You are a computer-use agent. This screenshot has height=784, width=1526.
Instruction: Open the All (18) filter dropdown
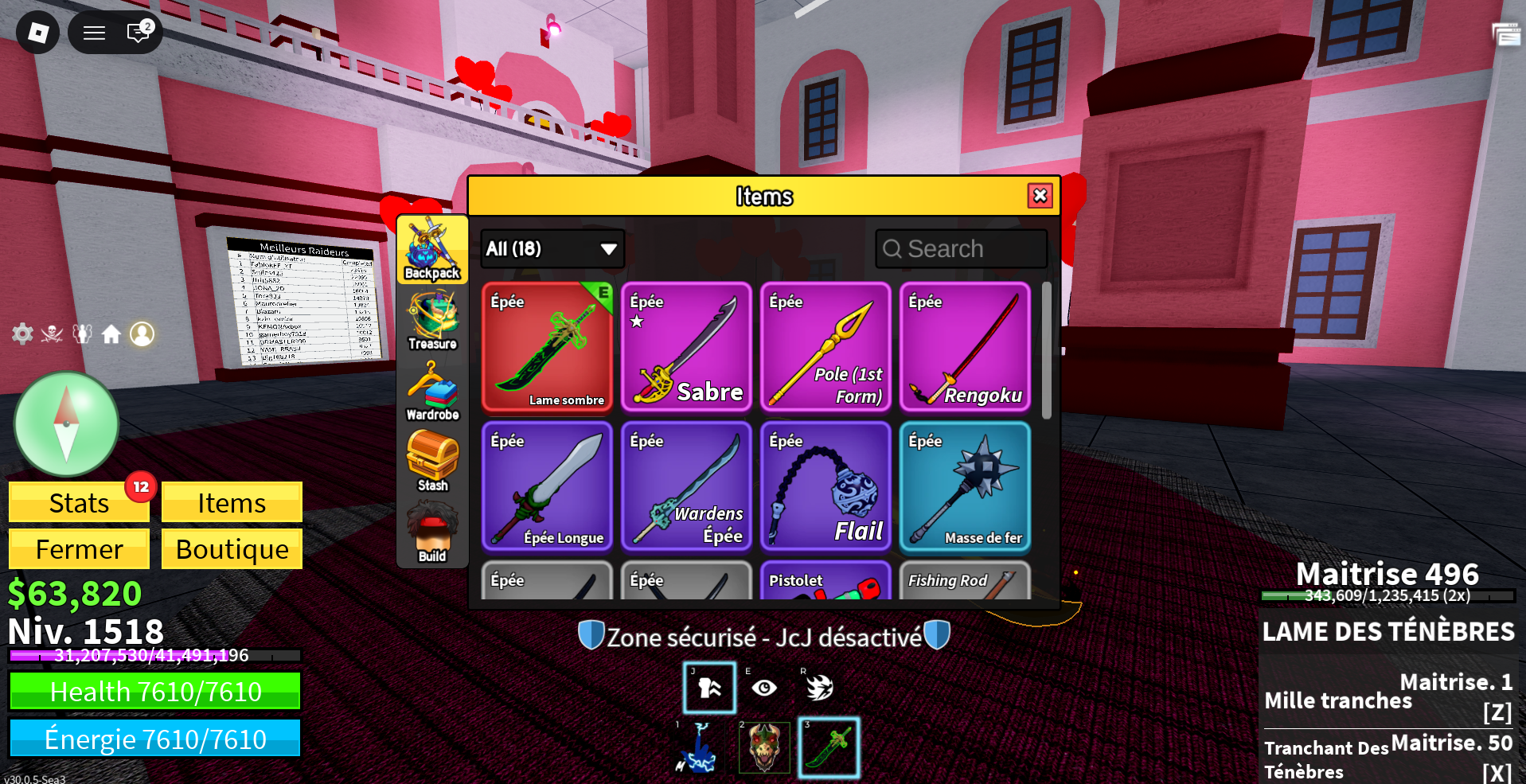(x=552, y=248)
